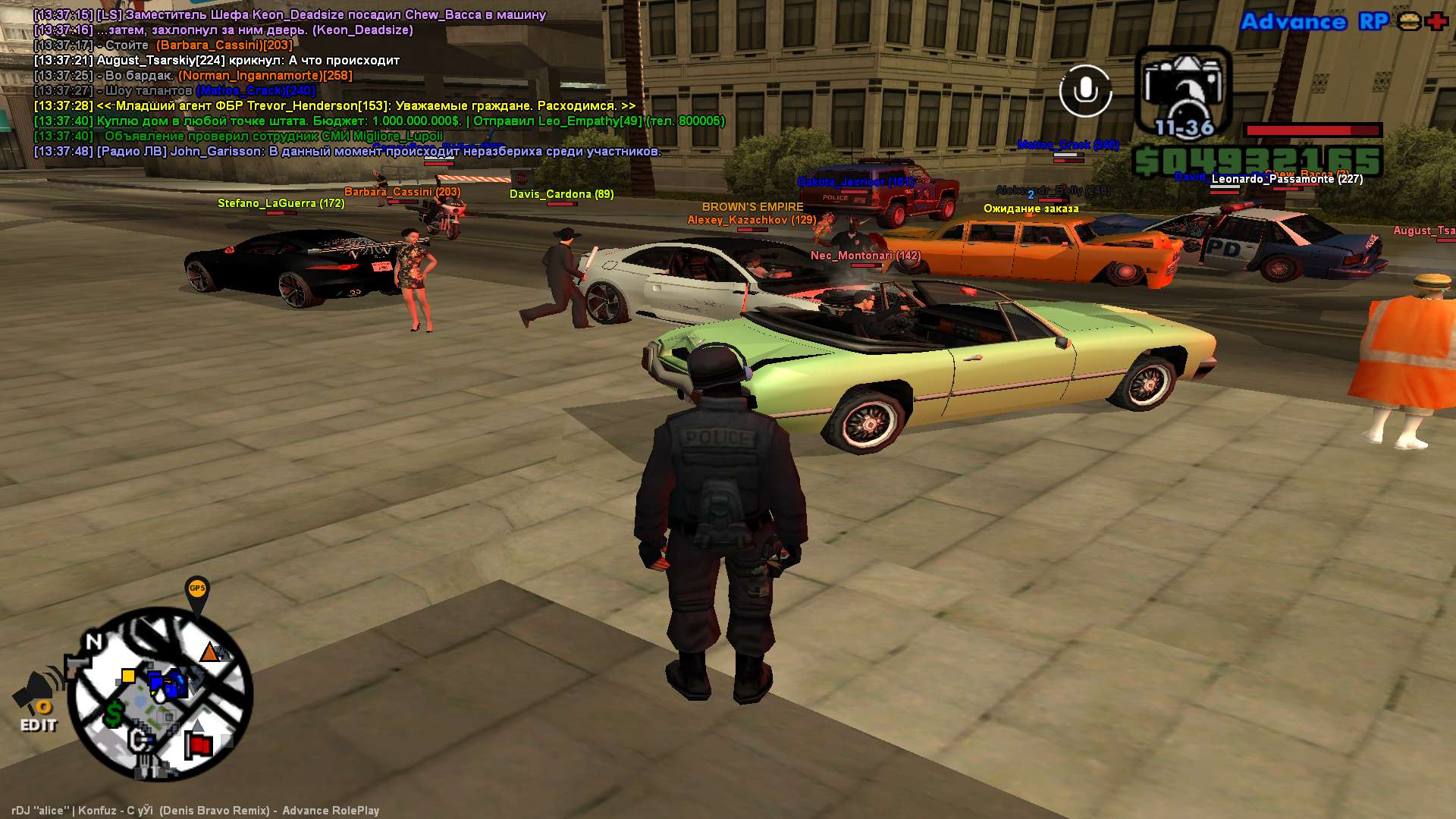The width and height of the screenshot is (1456, 819).
Task: Select the green dollar sign map blip
Action: [114, 714]
